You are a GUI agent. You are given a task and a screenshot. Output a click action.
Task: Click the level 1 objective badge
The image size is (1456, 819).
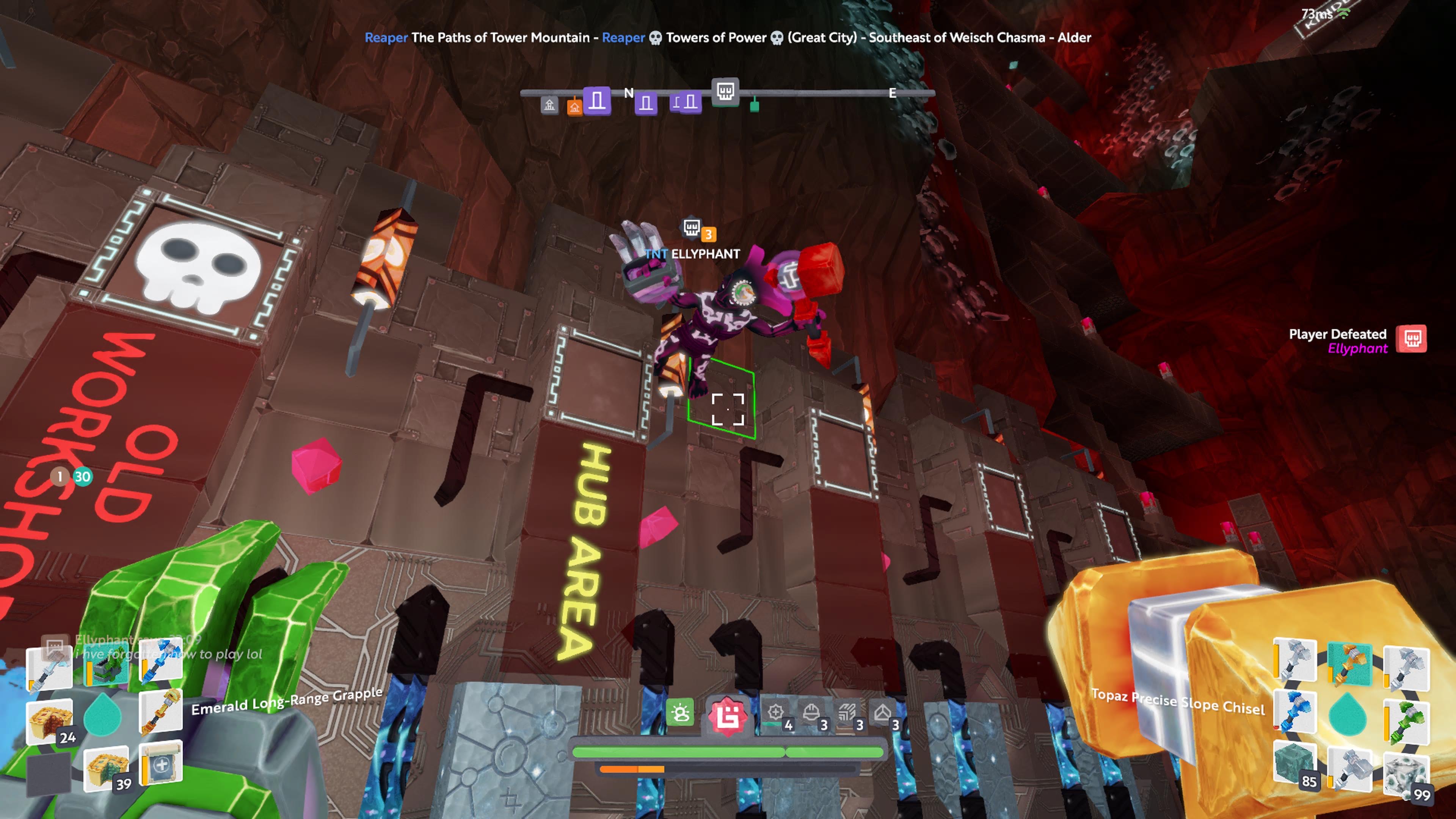tap(60, 477)
